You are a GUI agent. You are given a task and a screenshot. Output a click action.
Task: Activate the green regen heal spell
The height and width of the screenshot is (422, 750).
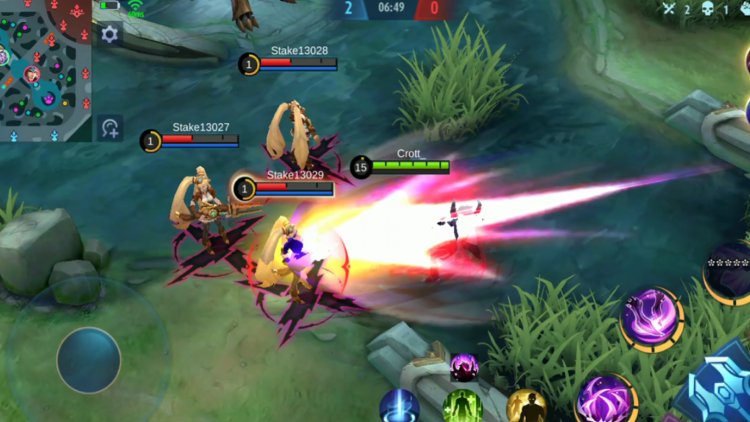[463, 407]
